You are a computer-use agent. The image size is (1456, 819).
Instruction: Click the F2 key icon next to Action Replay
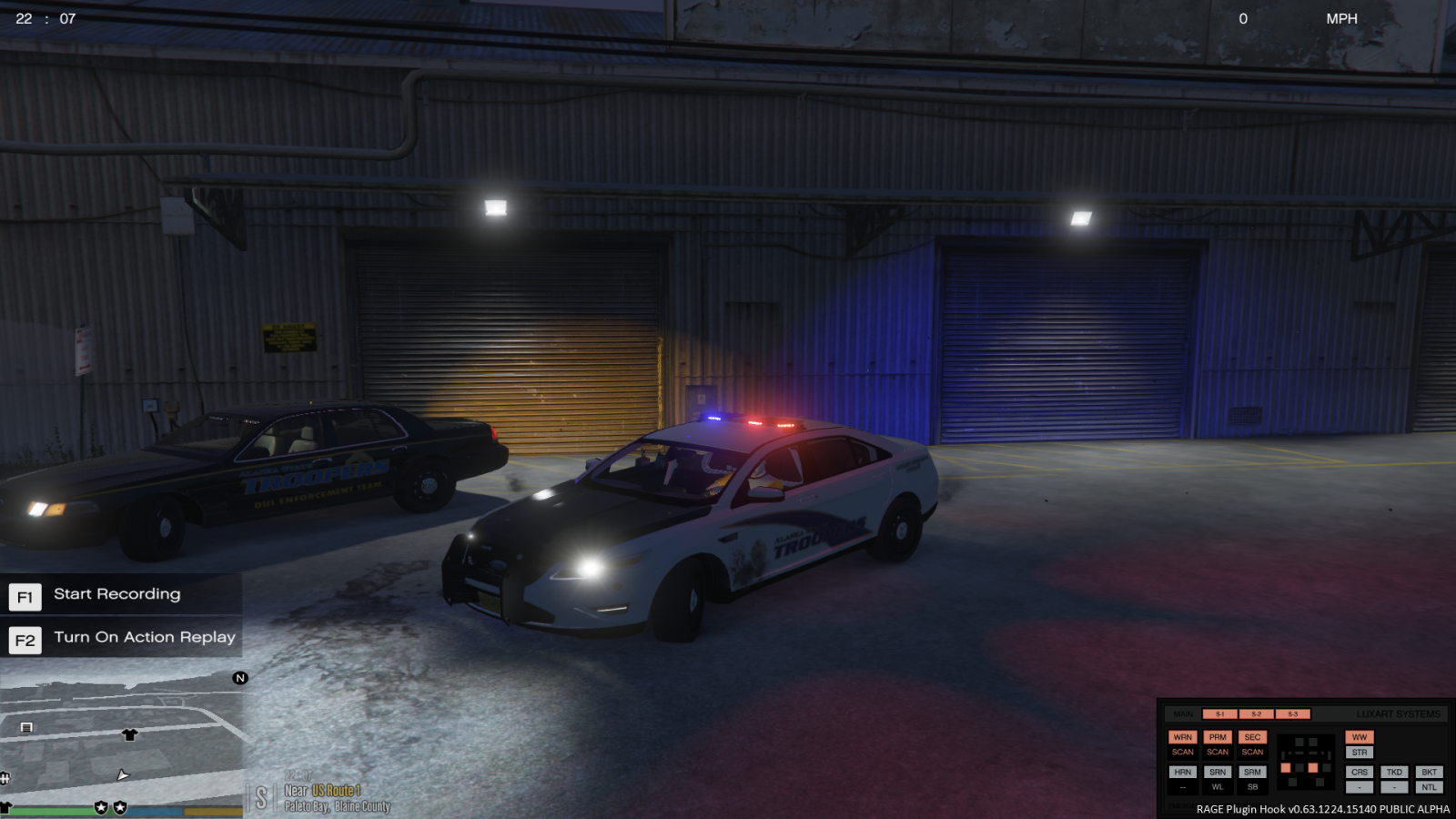pyautogui.click(x=25, y=640)
